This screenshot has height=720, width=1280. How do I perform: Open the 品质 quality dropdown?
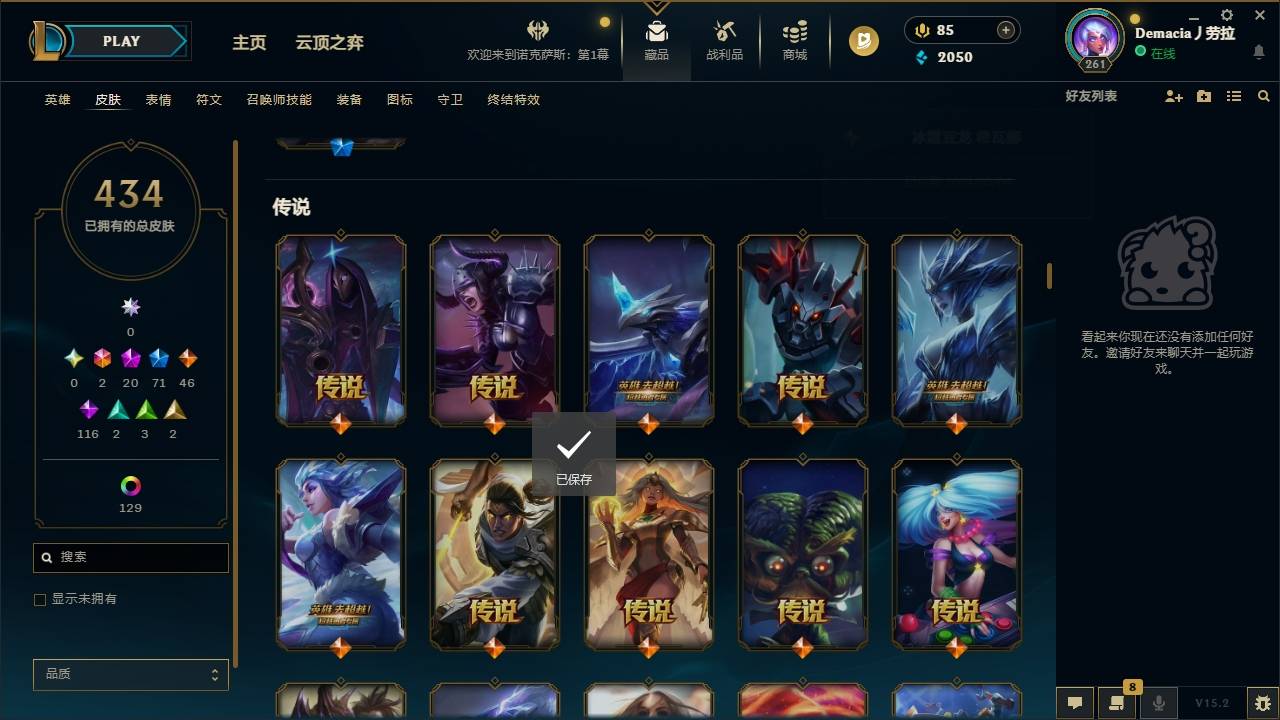point(130,674)
